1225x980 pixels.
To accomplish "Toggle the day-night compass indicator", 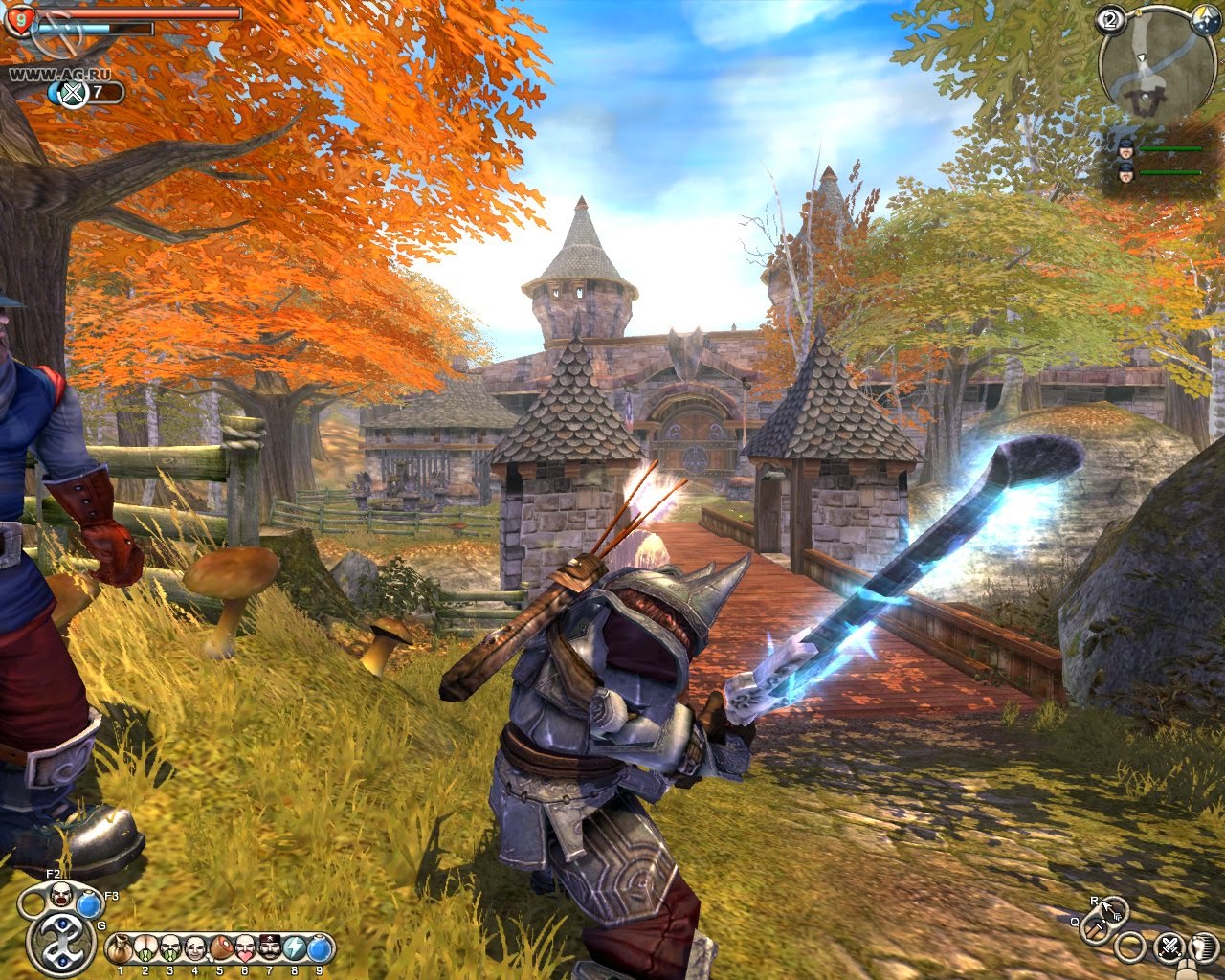I will (1205, 21).
